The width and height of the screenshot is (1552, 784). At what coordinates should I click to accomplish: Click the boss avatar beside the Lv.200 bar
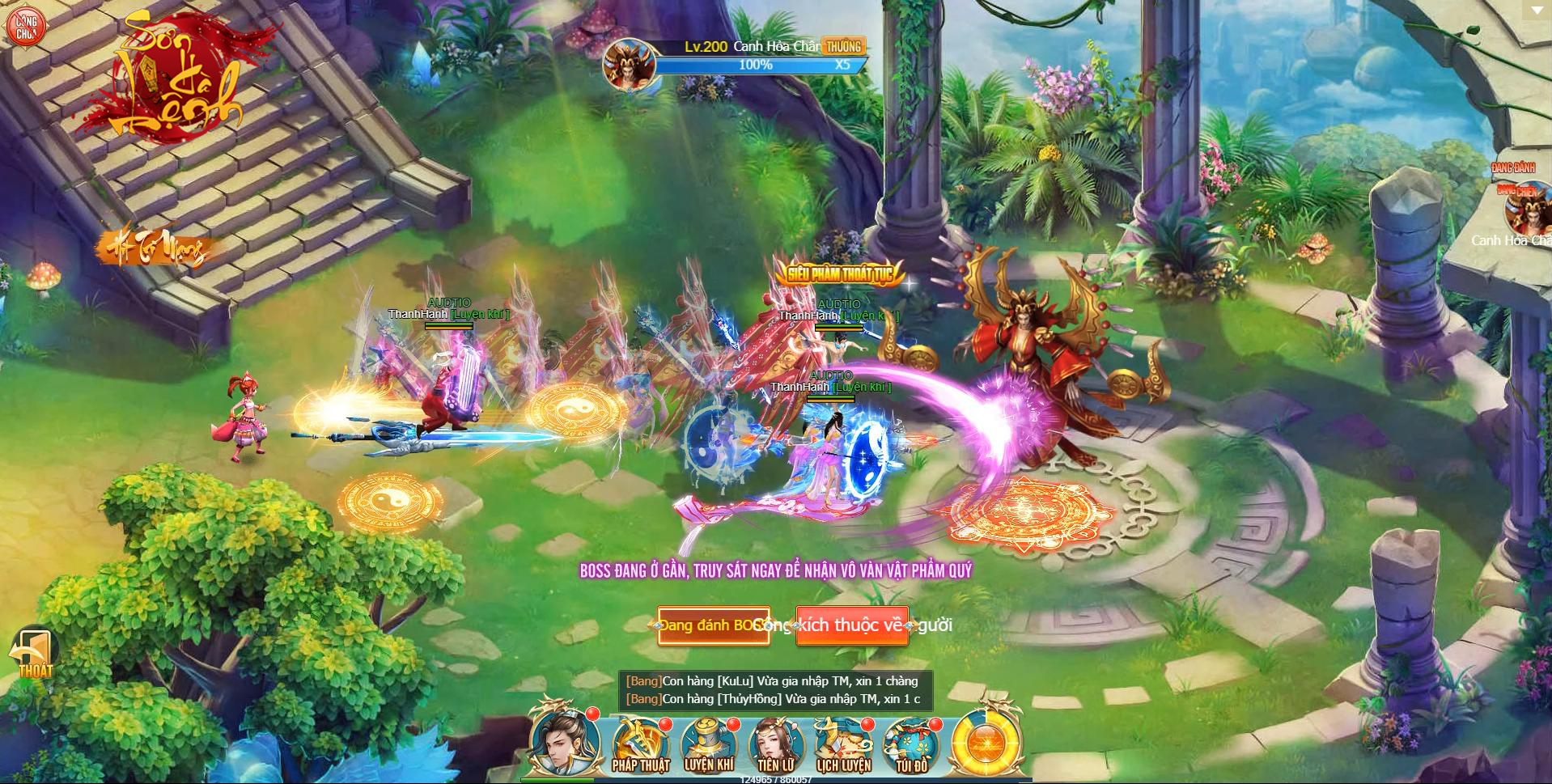pos(628,63)
